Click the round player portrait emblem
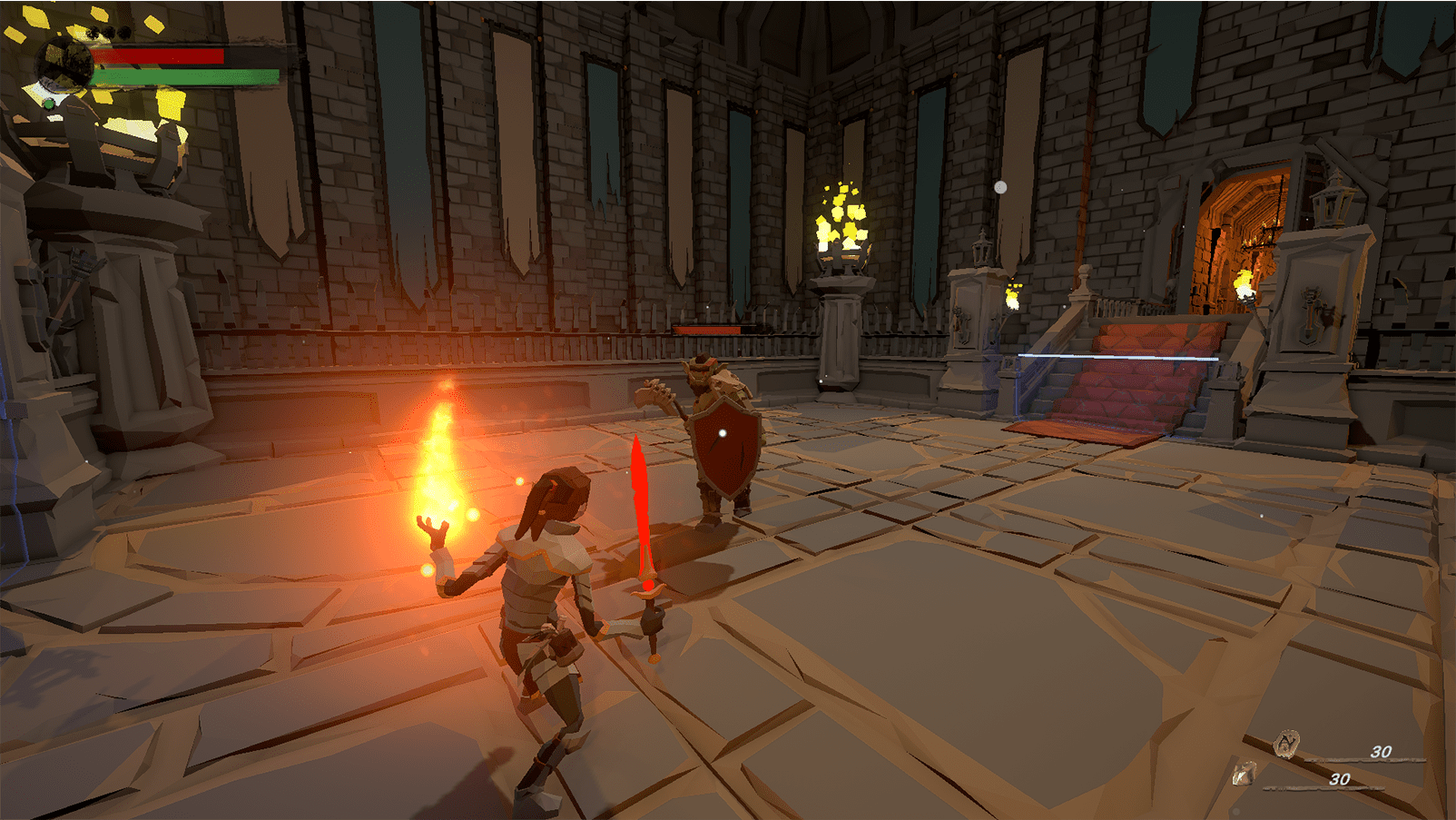This screenshot has height=820, width=1456. tap(64, 64)
